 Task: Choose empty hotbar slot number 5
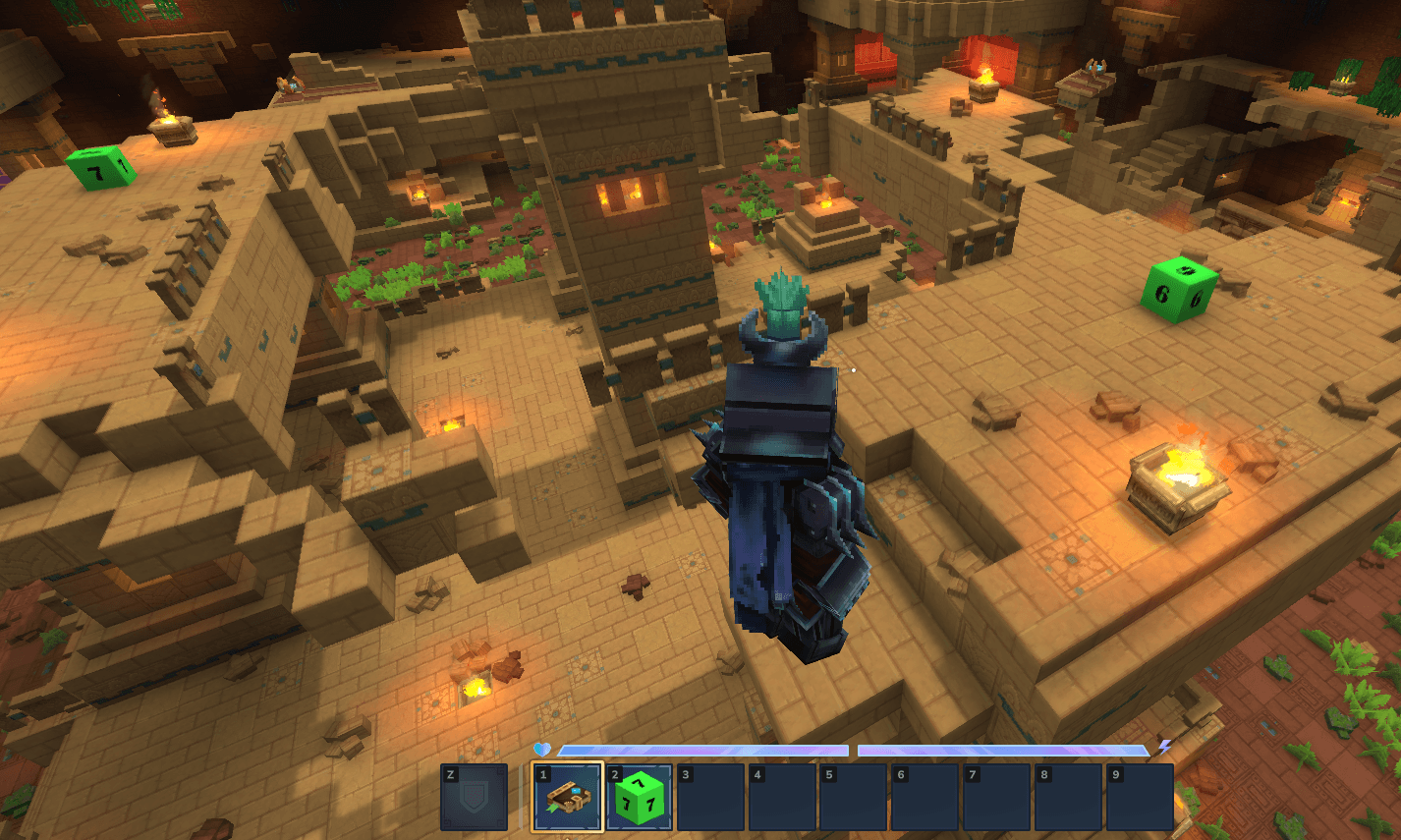855,798
